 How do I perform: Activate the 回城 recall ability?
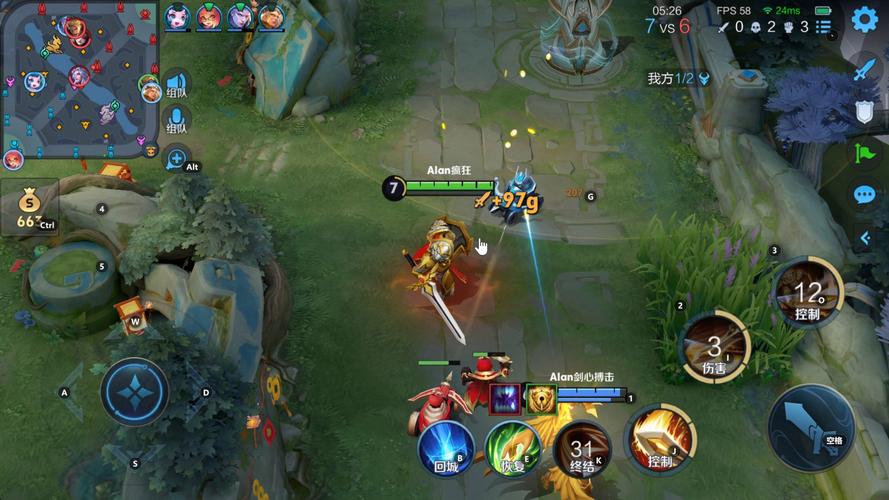point(446,449)
